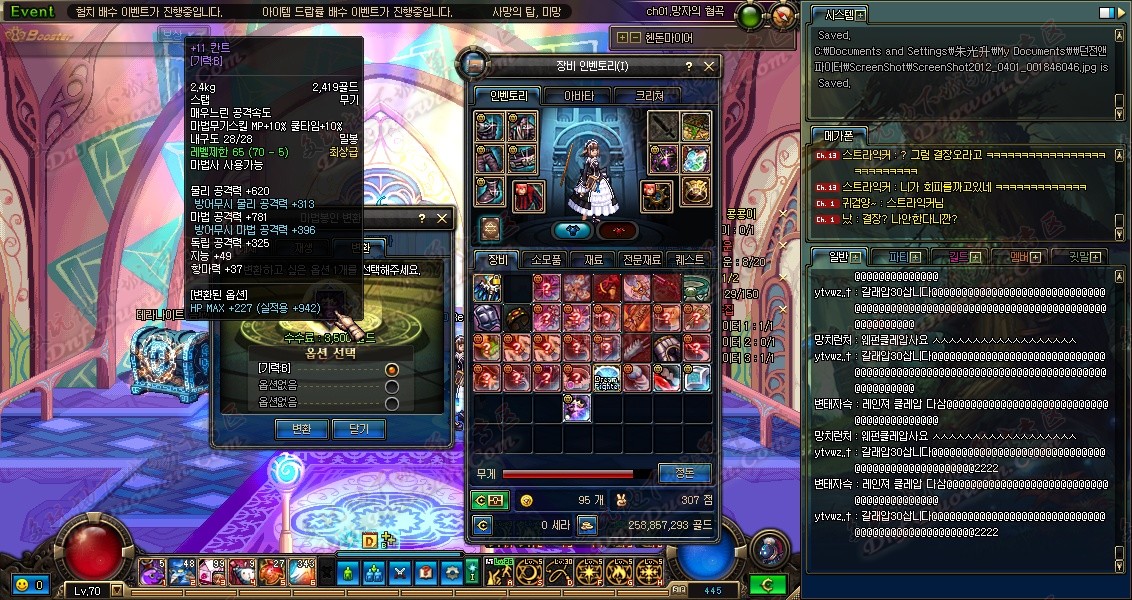Open the 퀘스트 (Quest) item category
Image resolution: width=1132 pixels, height=600 pixels.
click(689, 260)
